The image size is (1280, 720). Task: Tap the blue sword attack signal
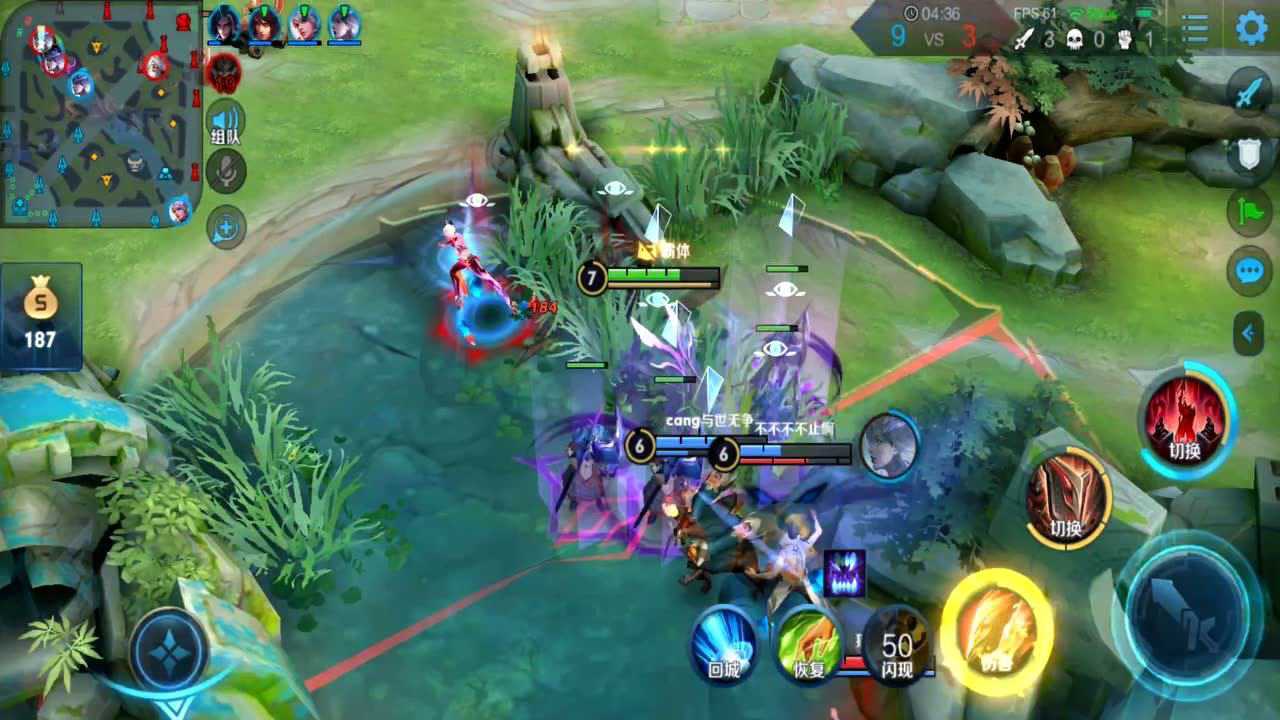[1250, 94]
